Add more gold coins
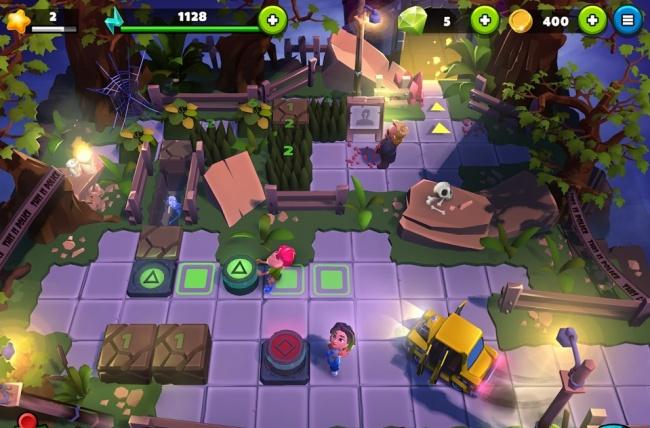650x428 pixels. pyautogui.click(x=592, y=20)
